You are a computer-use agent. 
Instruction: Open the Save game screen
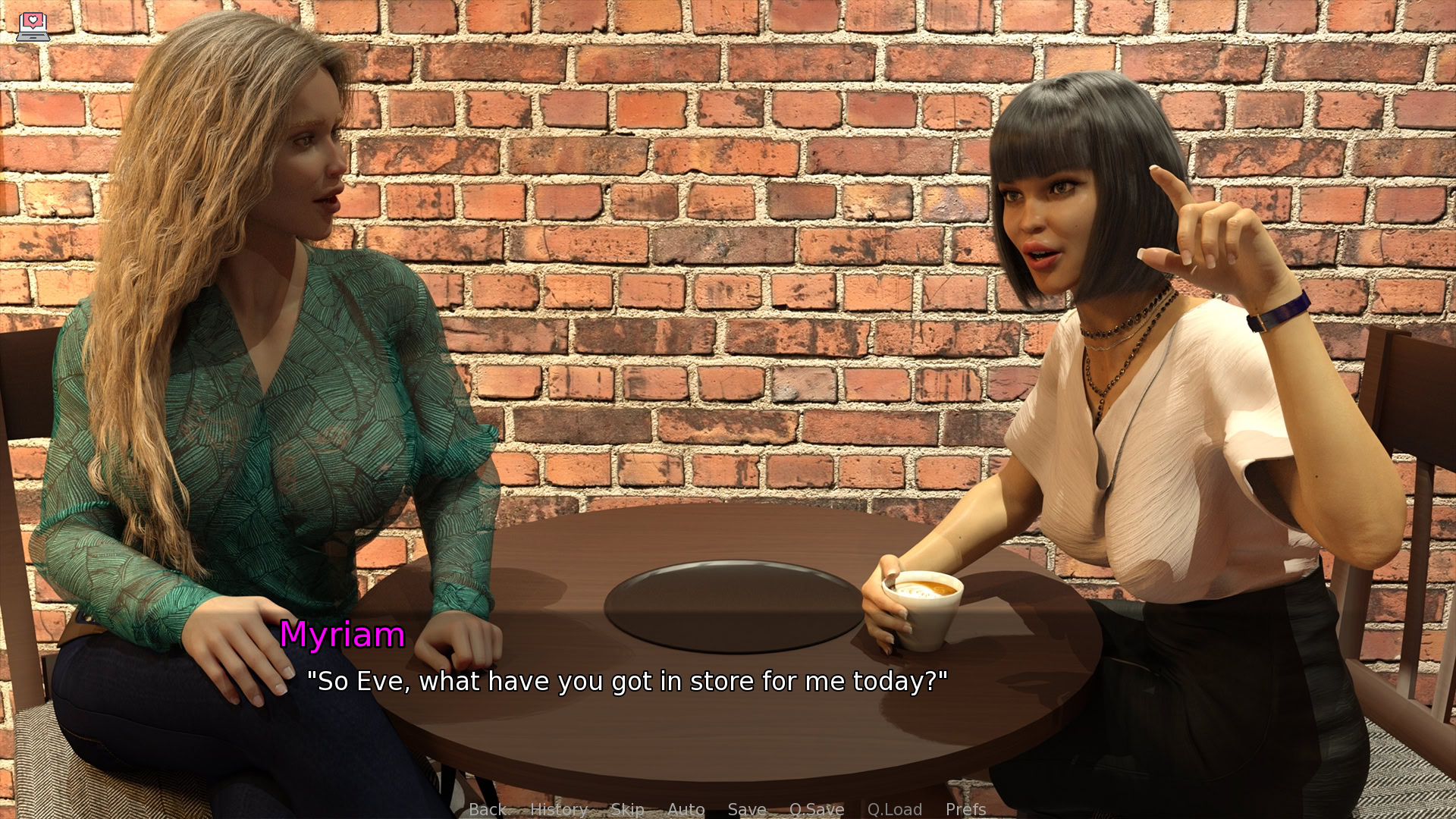(746, 809)
